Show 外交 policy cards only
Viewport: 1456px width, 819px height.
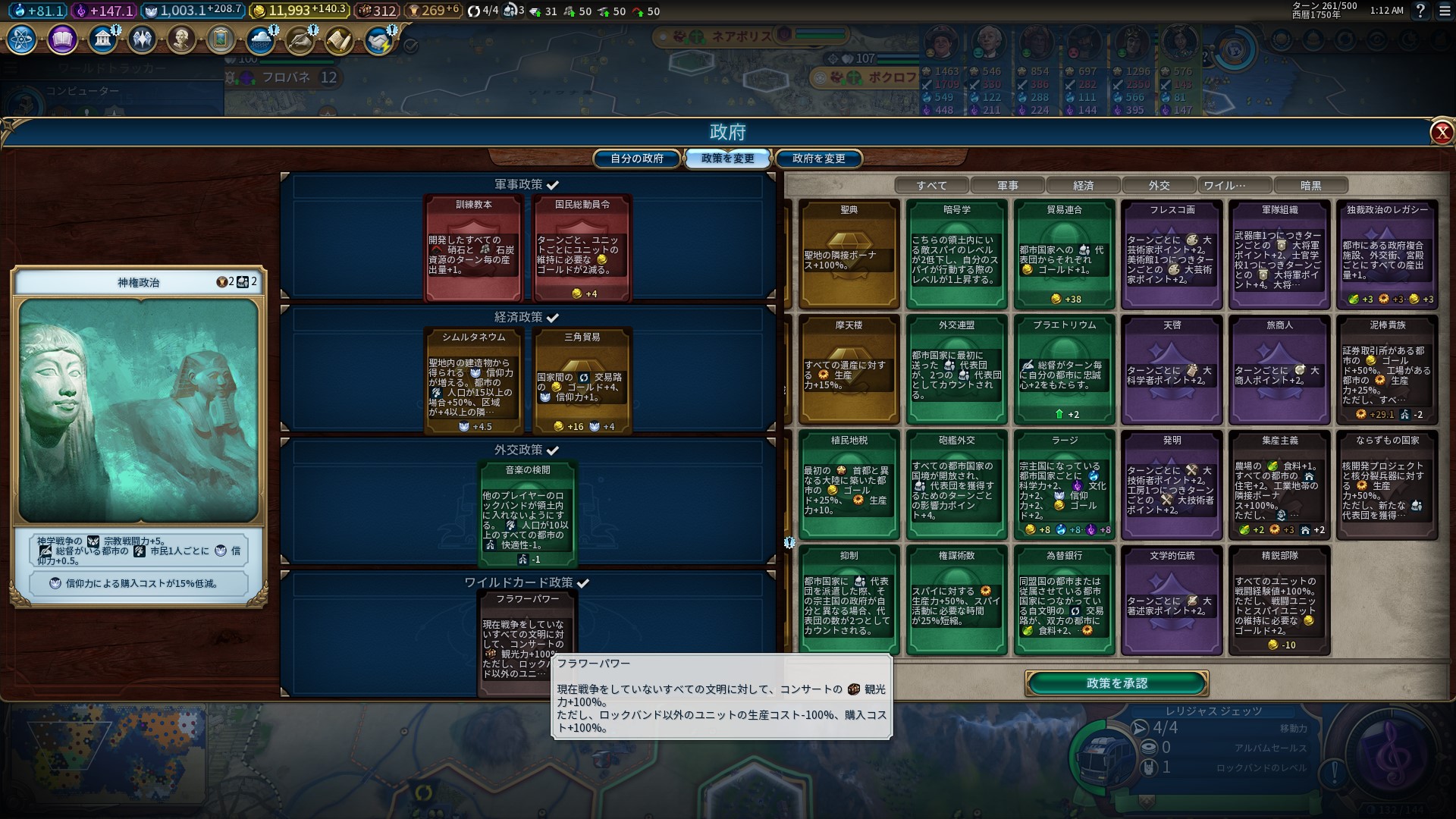[x=1159, y=186]
